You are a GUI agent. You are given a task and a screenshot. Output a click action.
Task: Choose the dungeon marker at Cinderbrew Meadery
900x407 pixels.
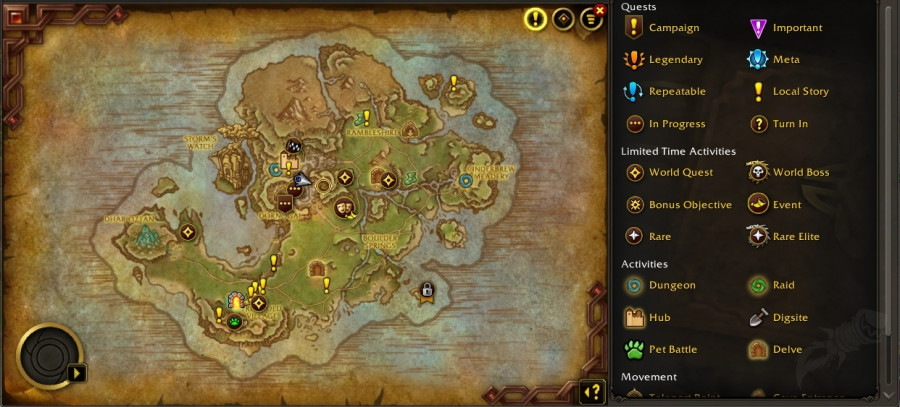point(466,180)
